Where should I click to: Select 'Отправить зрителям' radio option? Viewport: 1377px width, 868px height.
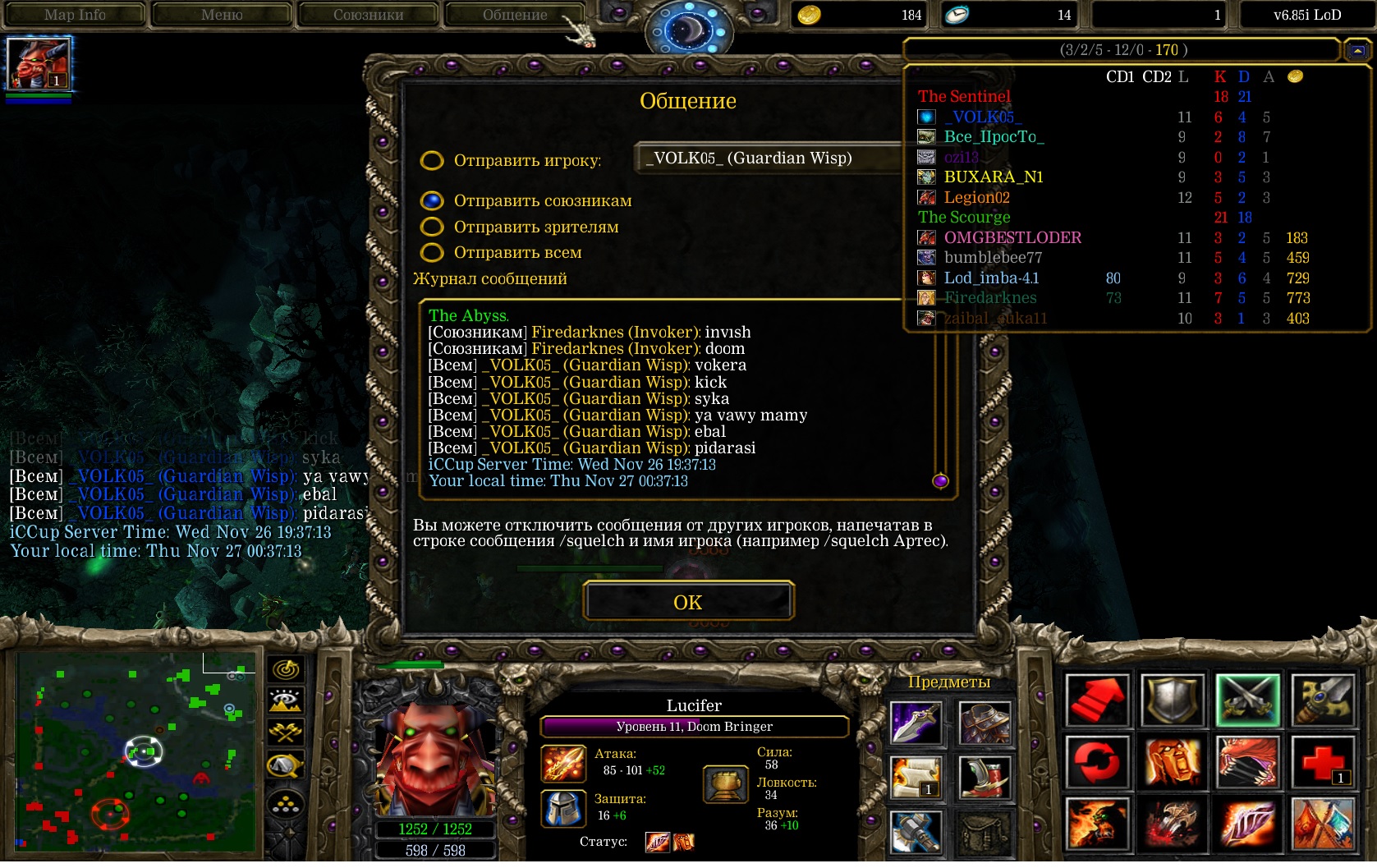tap(432, 227)
